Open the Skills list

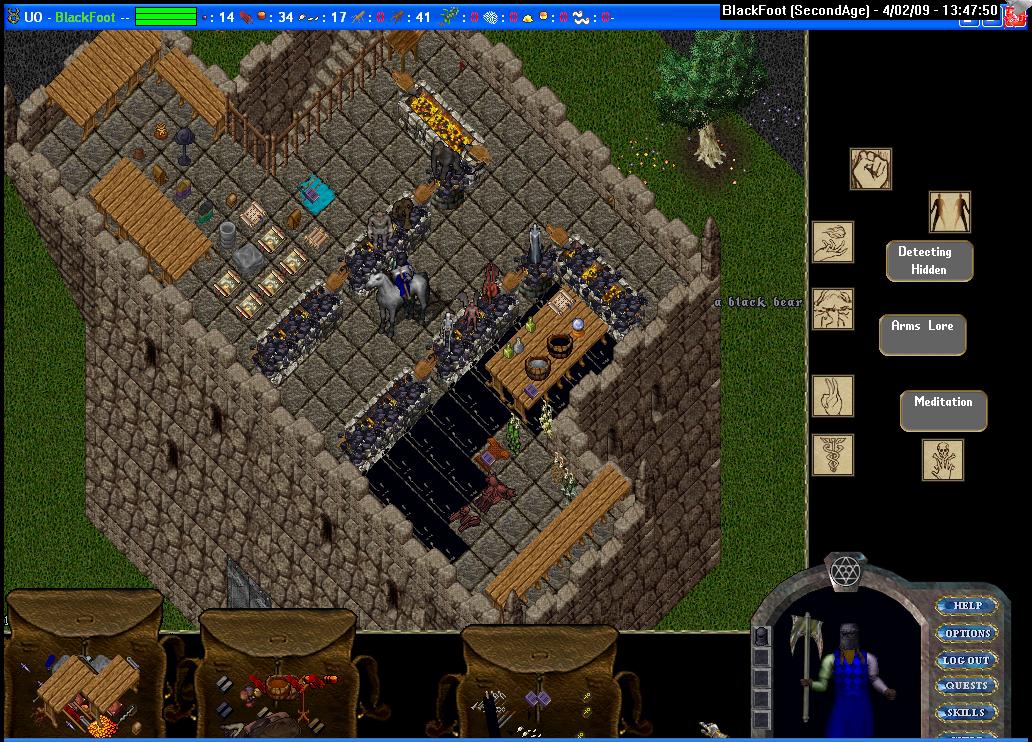[966, 712]
